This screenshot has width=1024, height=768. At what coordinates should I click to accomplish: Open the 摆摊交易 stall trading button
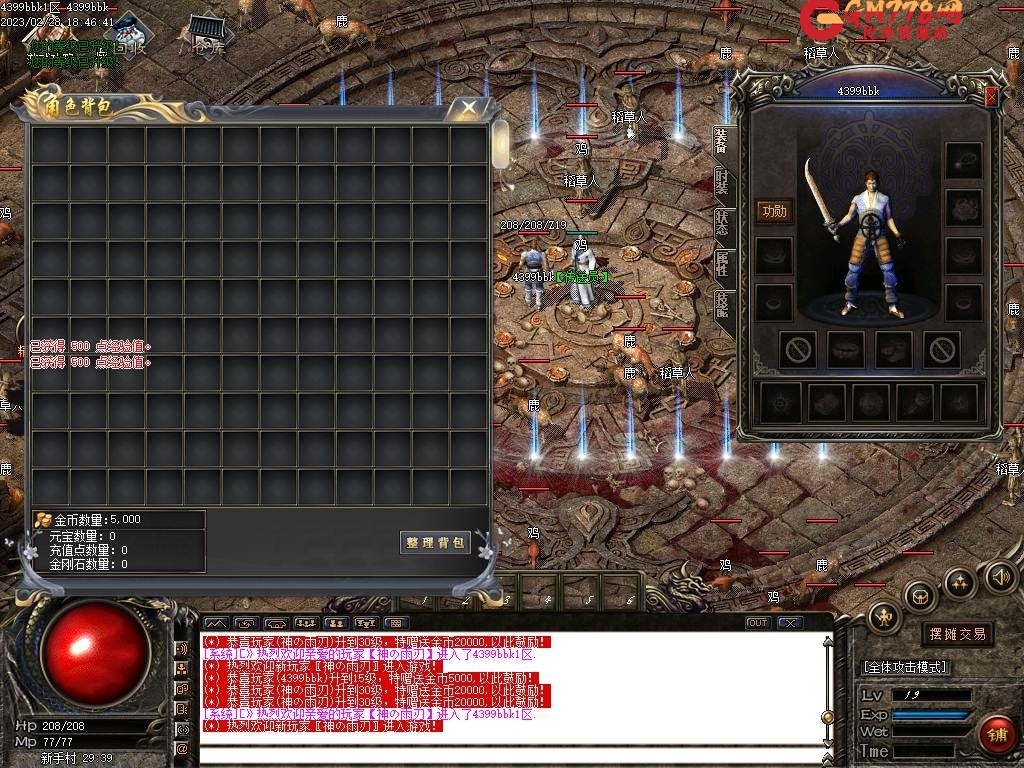point(957,633)
